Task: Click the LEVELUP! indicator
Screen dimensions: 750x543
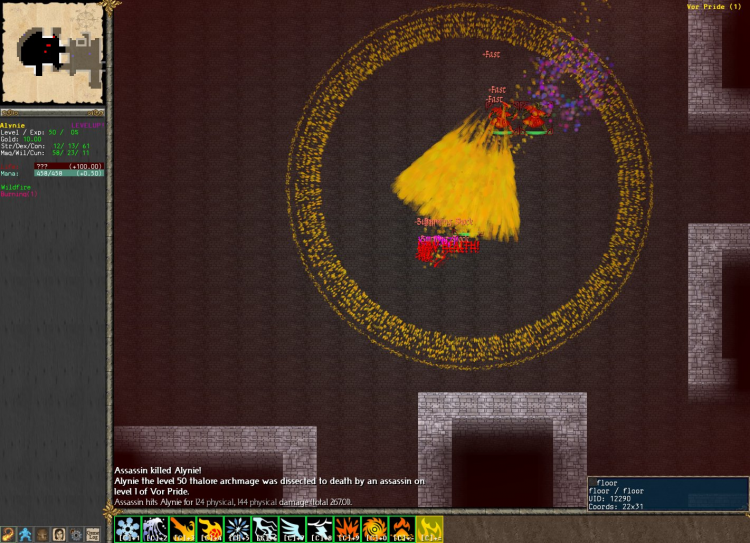Action: (88, 125)
